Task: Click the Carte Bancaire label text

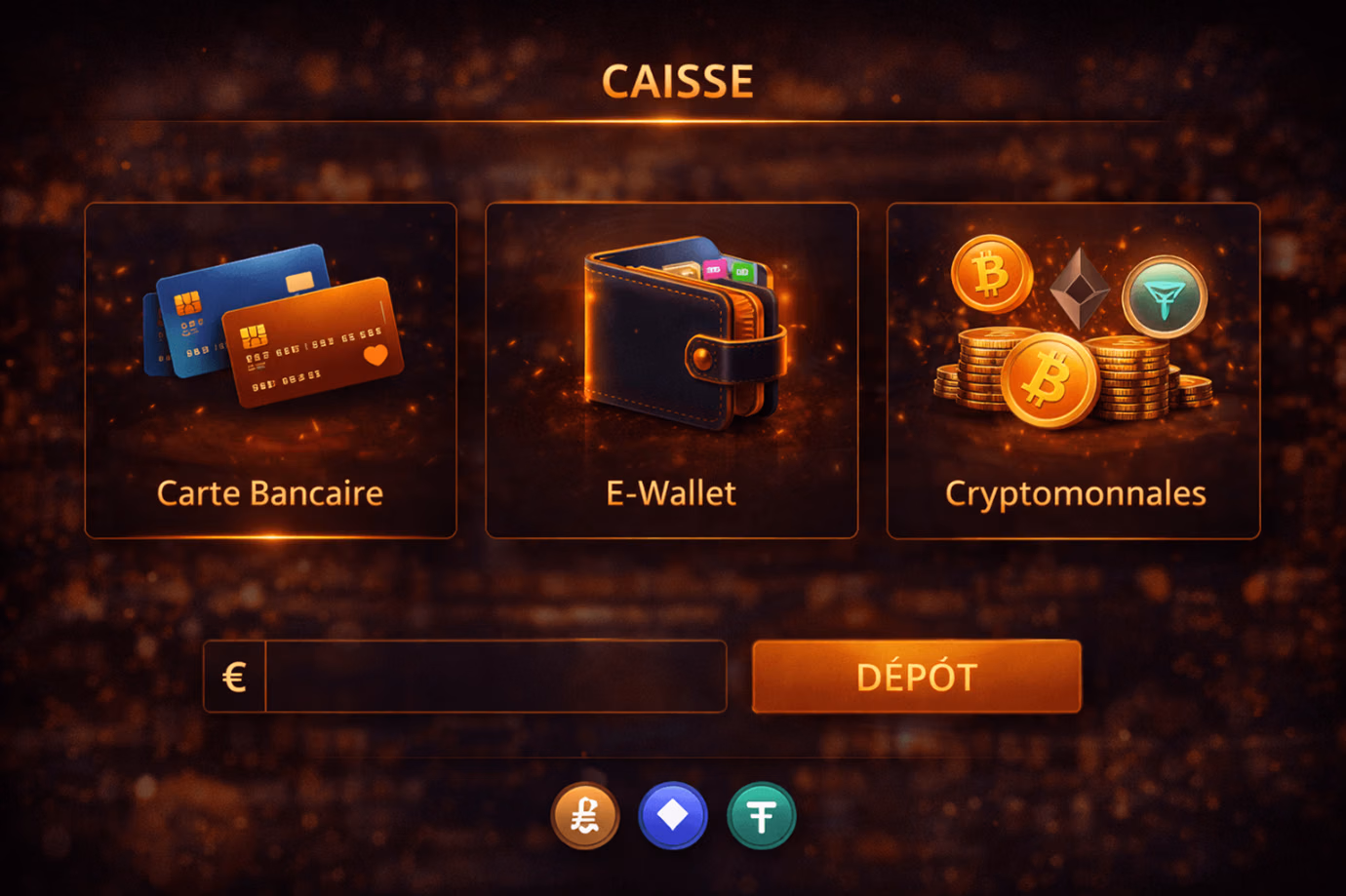Action: pyautogui.click(x=269, y=493)
